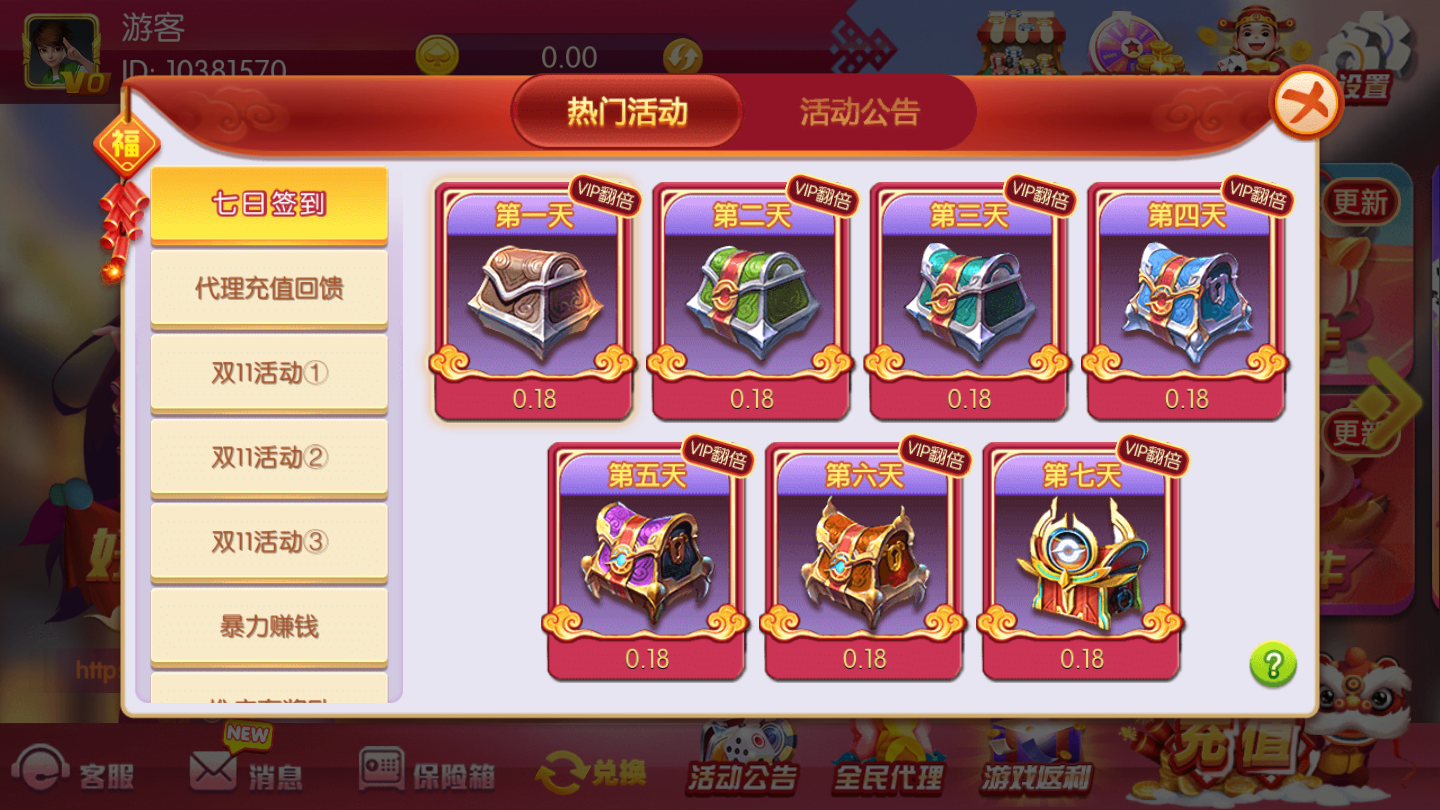The image size is (1440, 810).
Task: Open the 暴力赚钱 activity
Action: (268, 625)
